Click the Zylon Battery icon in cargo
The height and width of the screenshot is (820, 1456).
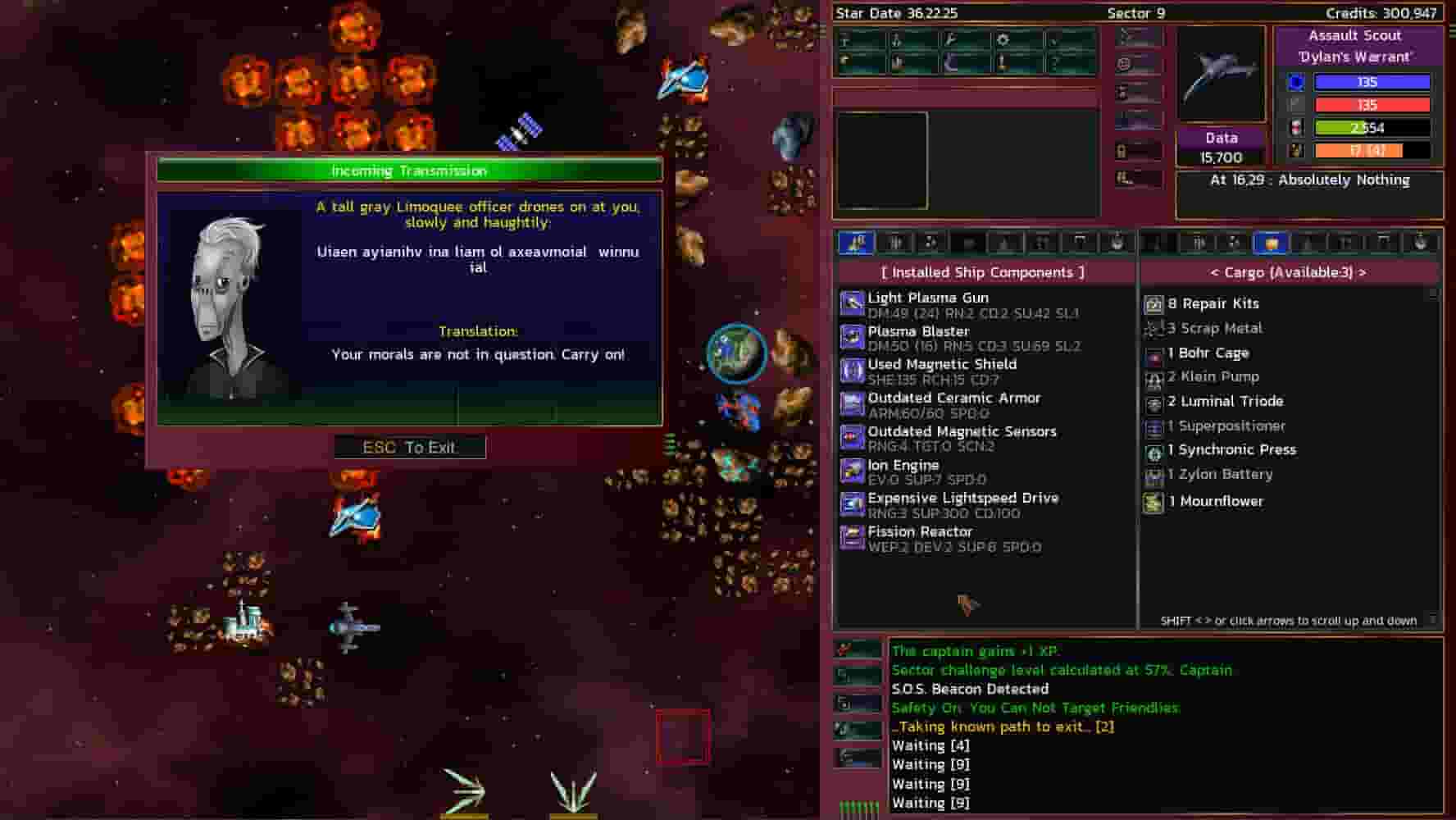[x=1155, y=475]
